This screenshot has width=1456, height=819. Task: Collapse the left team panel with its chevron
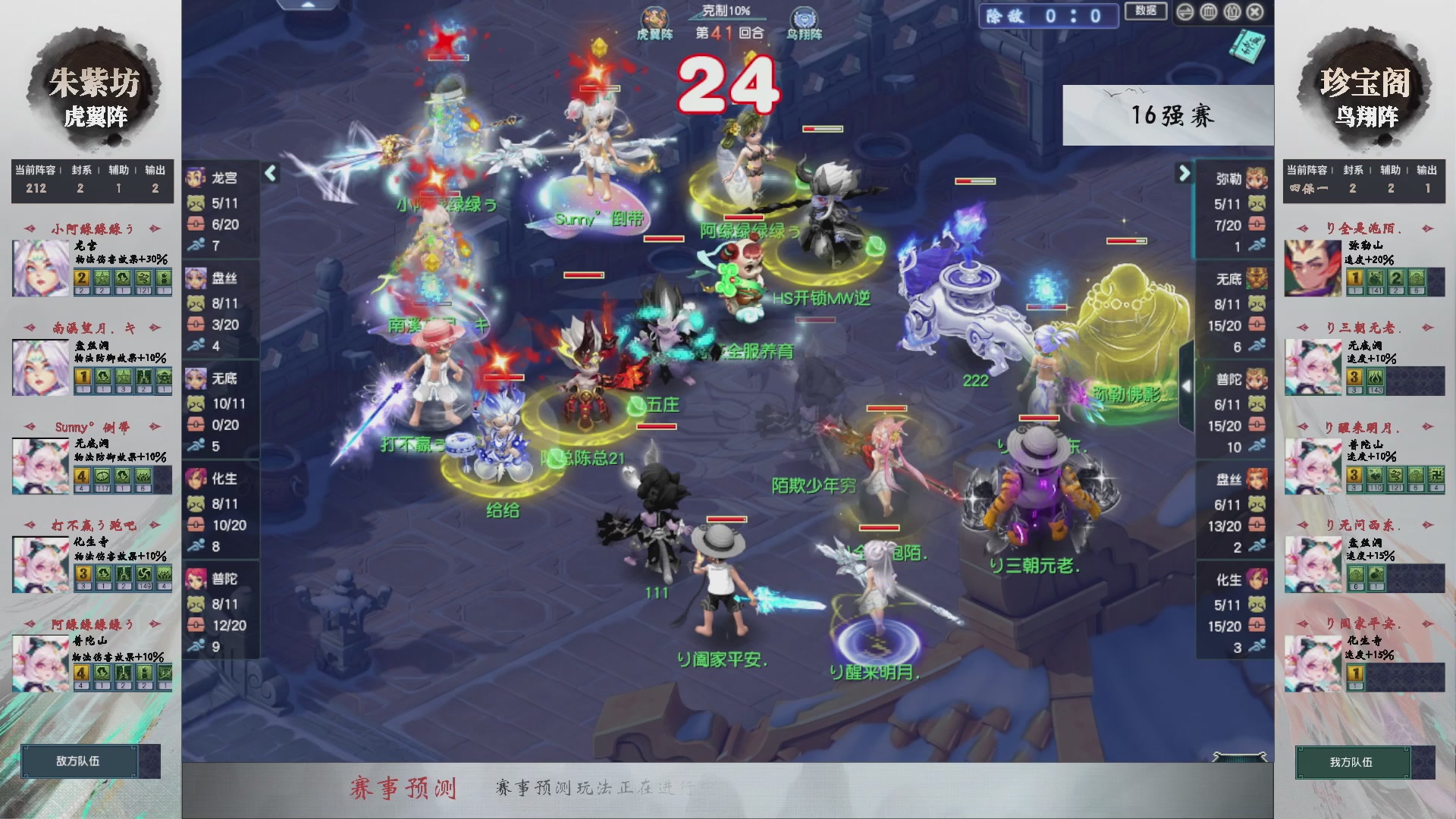pyautogui.click(x=269, y=174)
